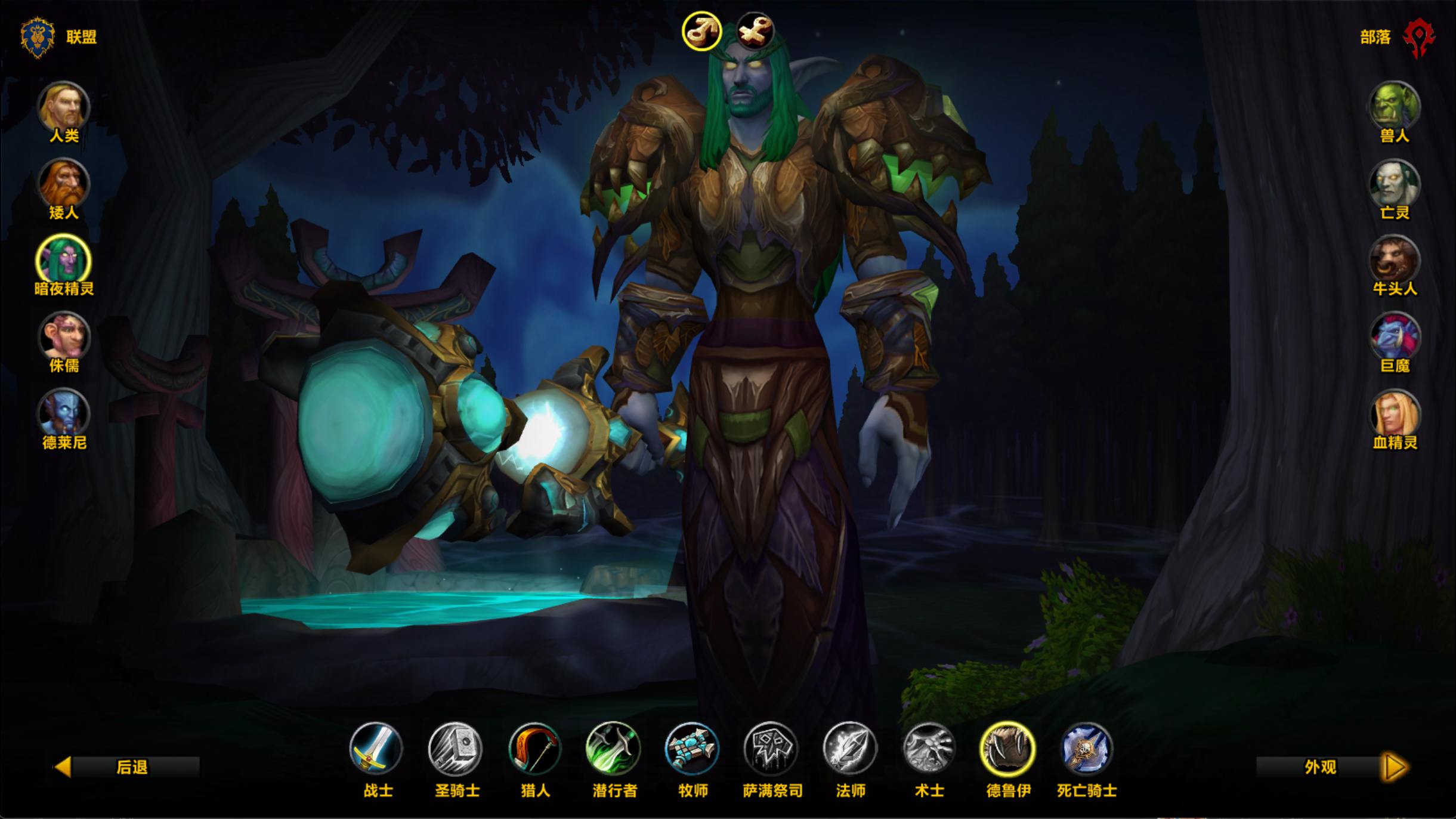Choose the Tauren race (牛头人)
This screenshot has width=1456, height=819.
(x=1394, y=261)
